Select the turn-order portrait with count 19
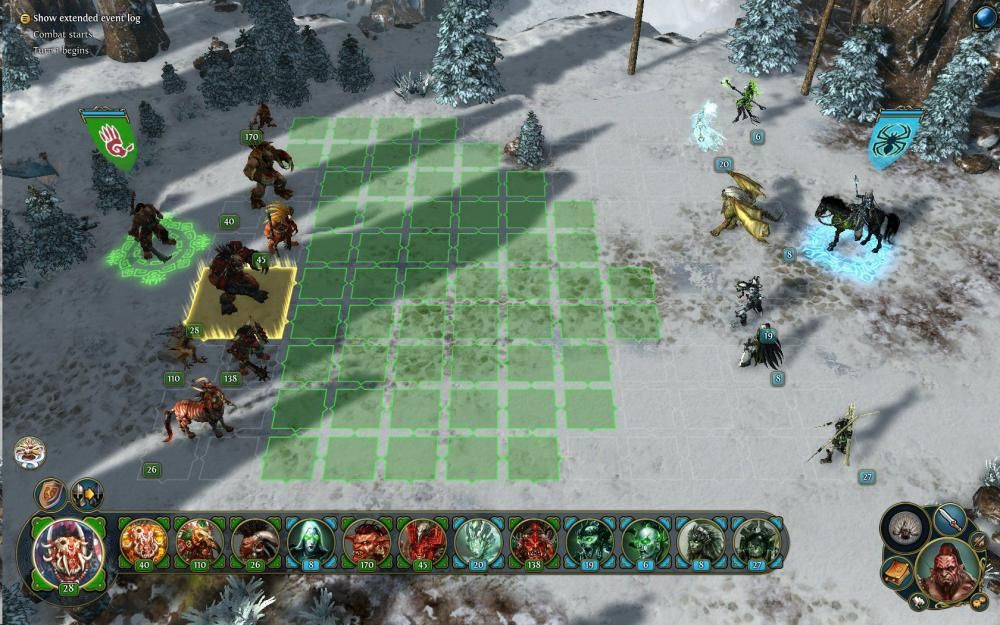Screen dimensions: 1000x625 [589, 541]
